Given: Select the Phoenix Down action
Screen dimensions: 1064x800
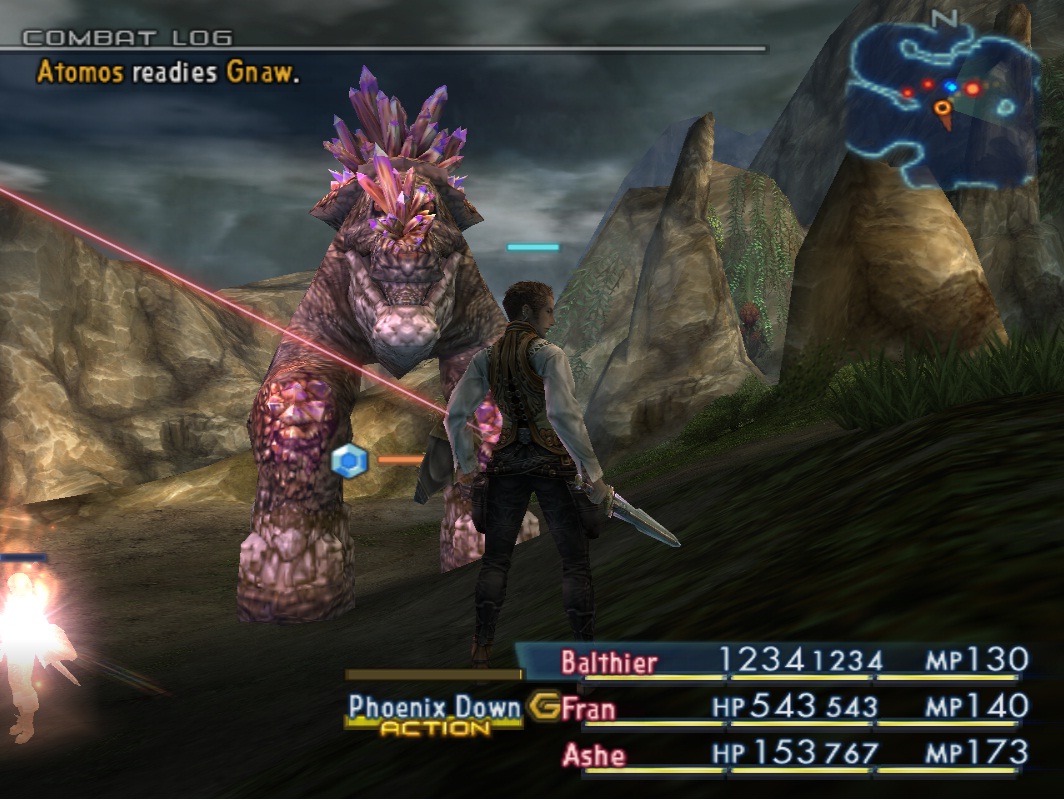Looking at the screenshot, I should [x=435, y=708].
